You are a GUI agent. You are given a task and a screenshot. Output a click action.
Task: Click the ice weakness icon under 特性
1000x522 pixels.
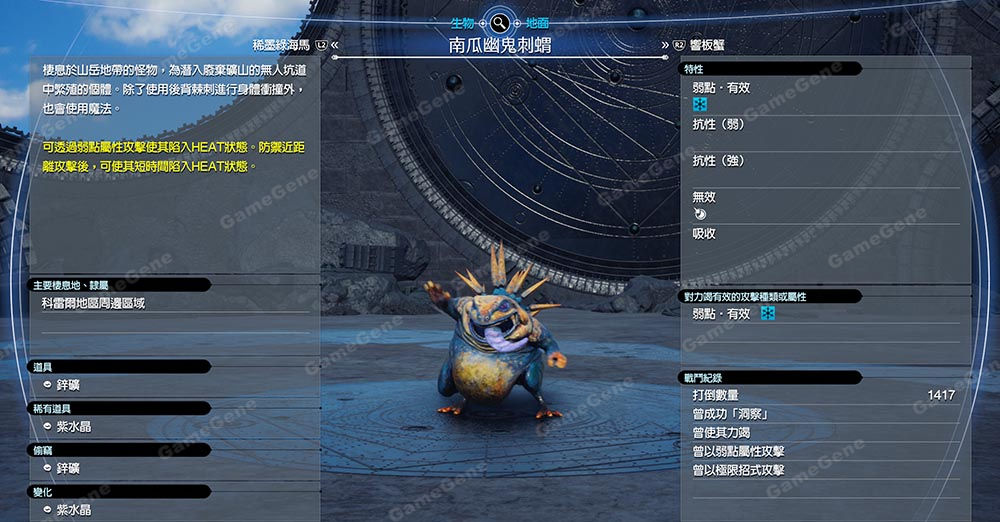click(x=700, y=104)
